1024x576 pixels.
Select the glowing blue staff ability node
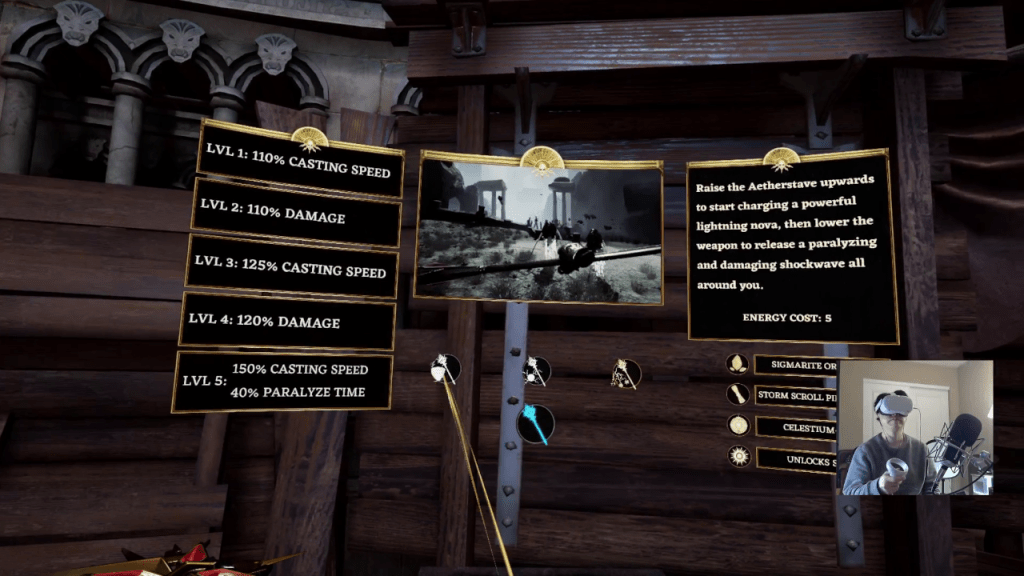click(536, 424)
